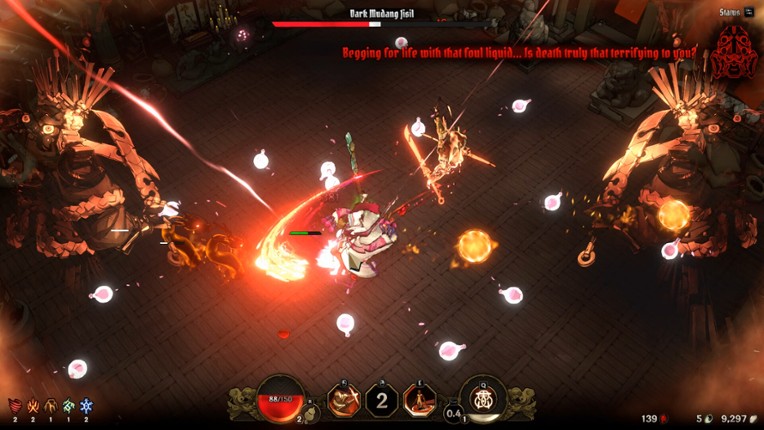Use the skill showing charge count 2
The image size is (764, 430).
(381, 400)
